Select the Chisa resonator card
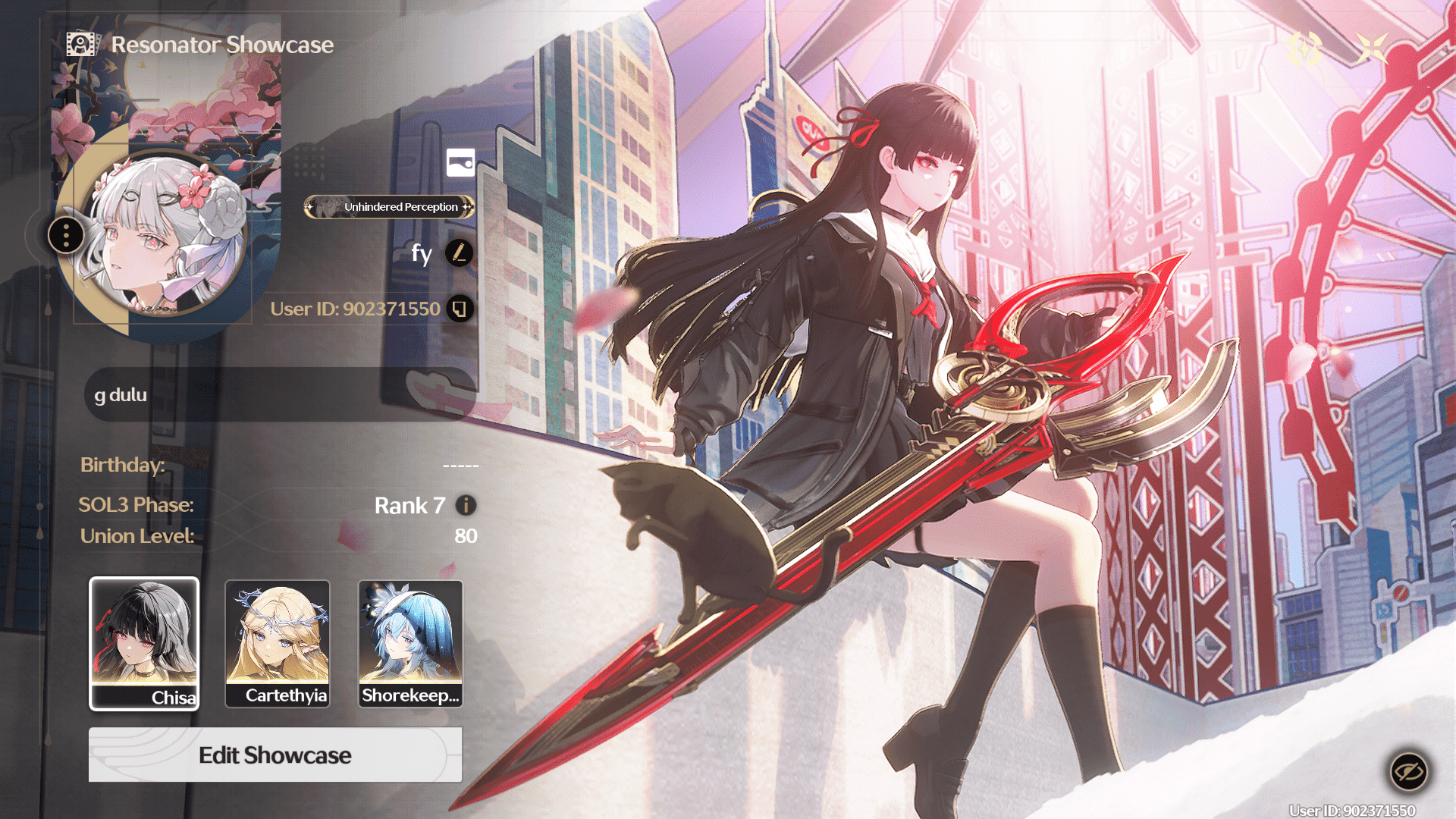1456x819 pixels. pos(144,643)
